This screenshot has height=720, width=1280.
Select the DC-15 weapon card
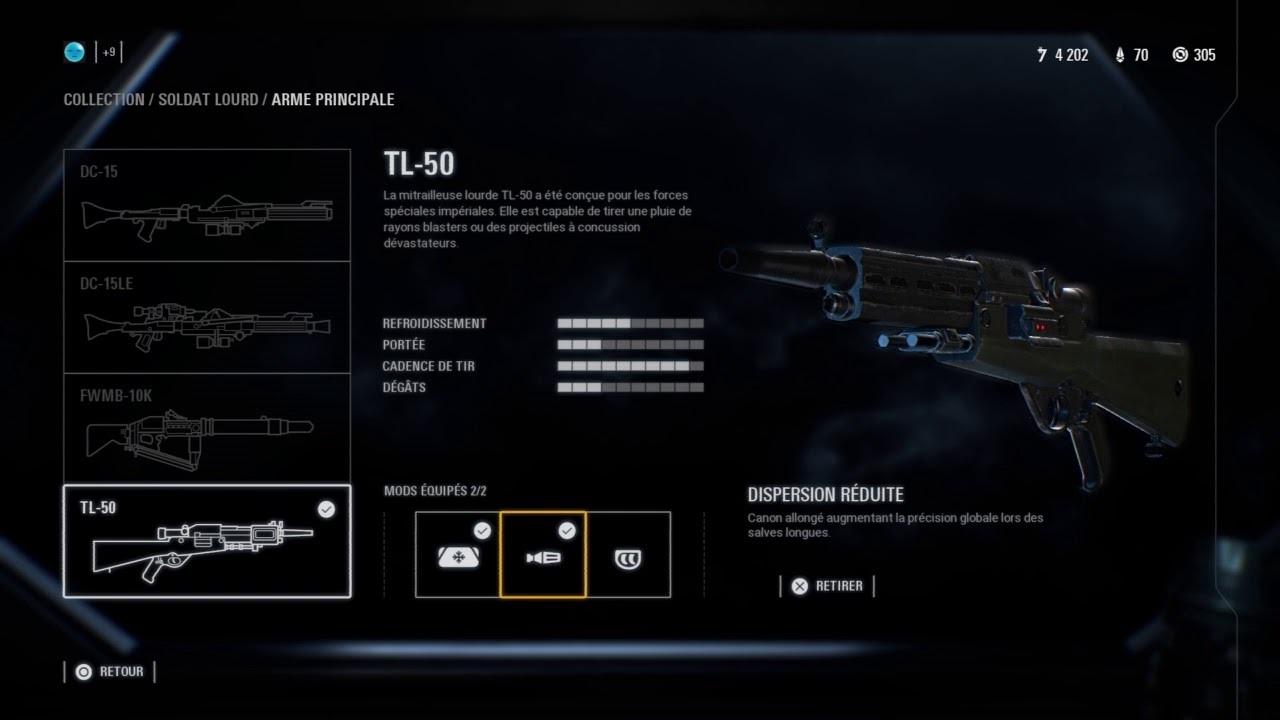pos(207,205)
